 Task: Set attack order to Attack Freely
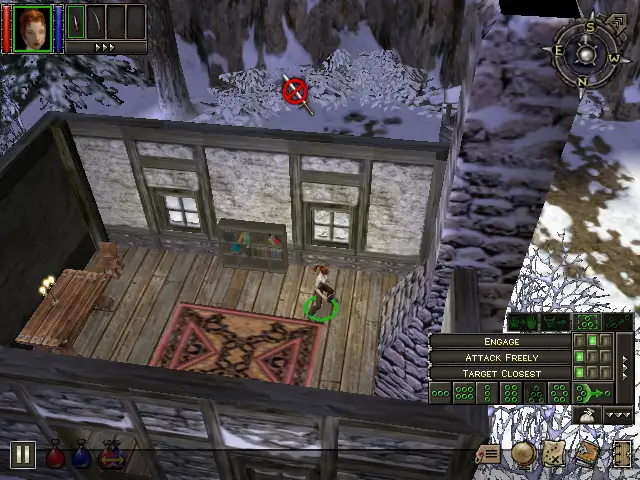[501, 358]
